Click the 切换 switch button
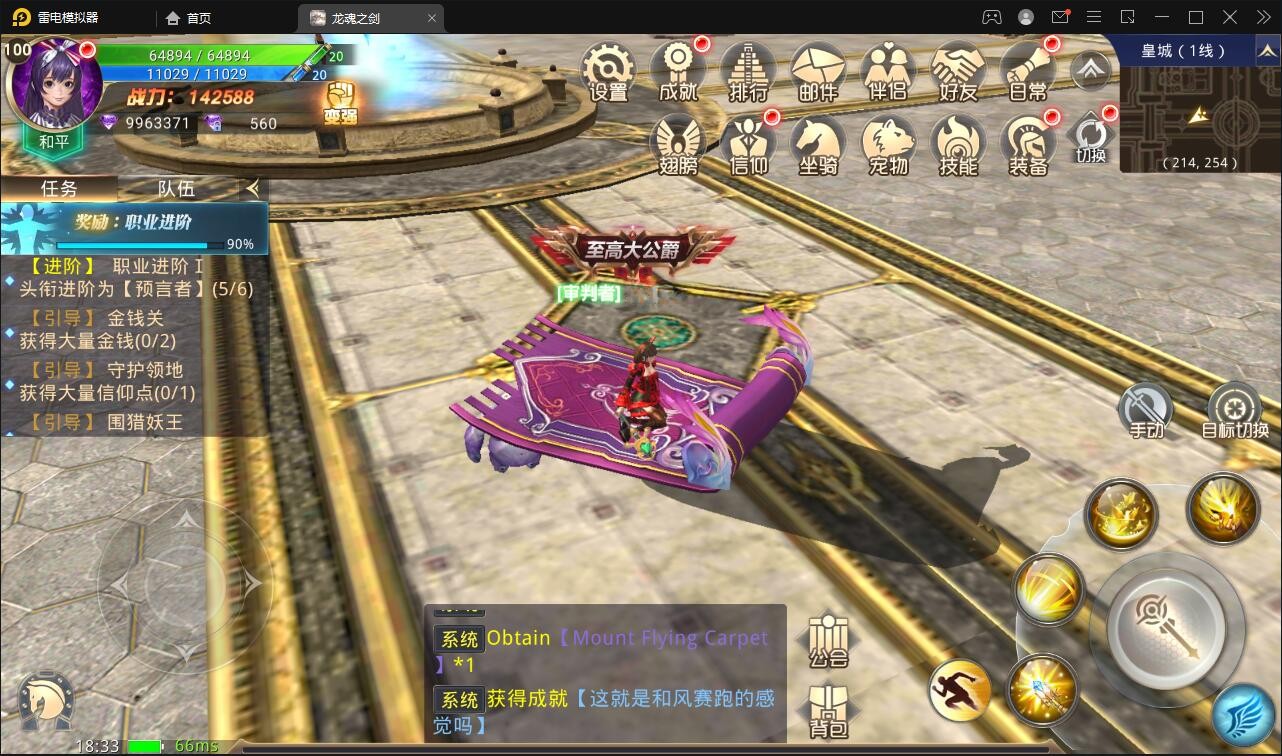 pos(1091,138)
